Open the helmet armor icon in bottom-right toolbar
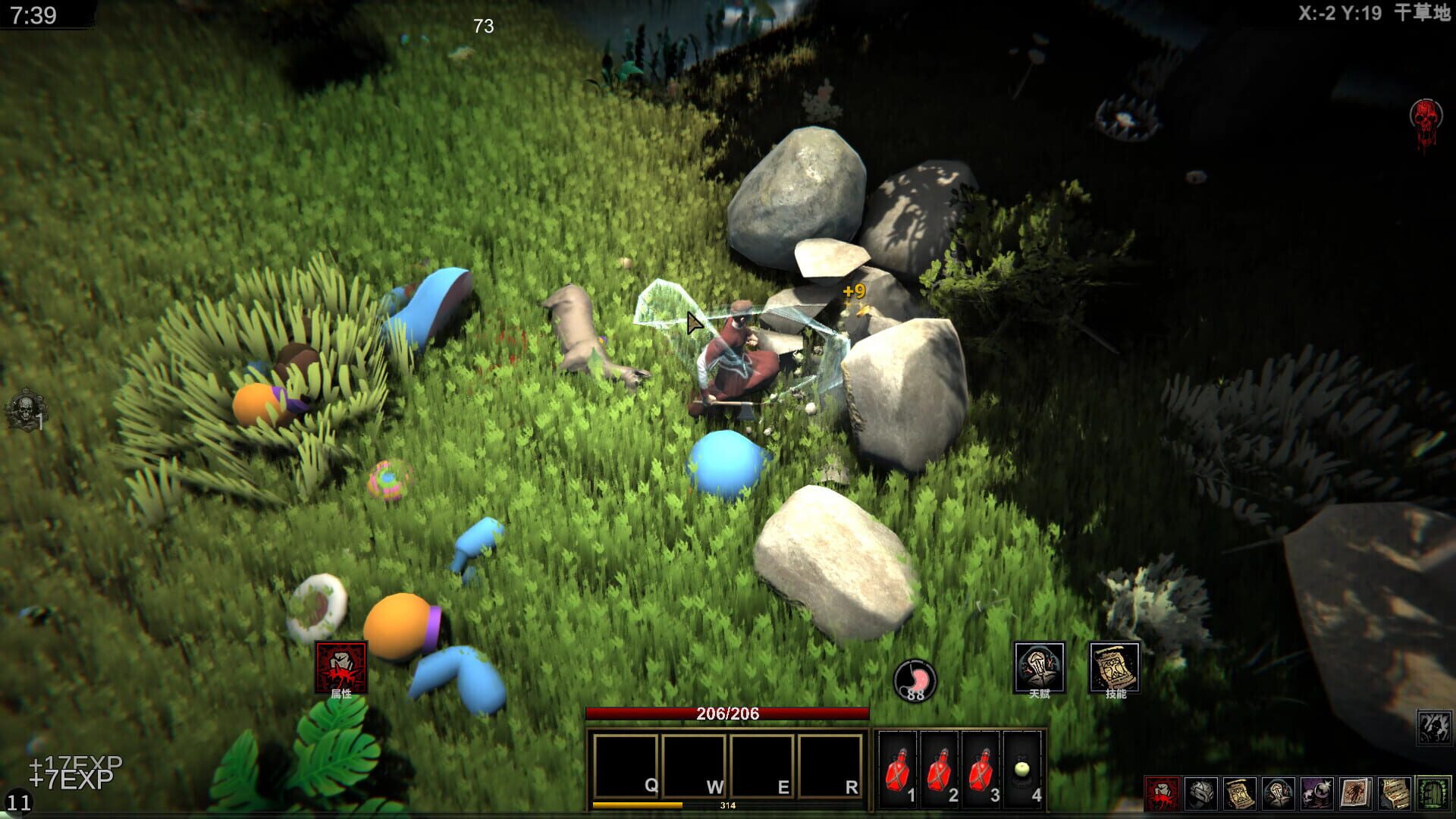1456x819 pixels. (1202, 792)
